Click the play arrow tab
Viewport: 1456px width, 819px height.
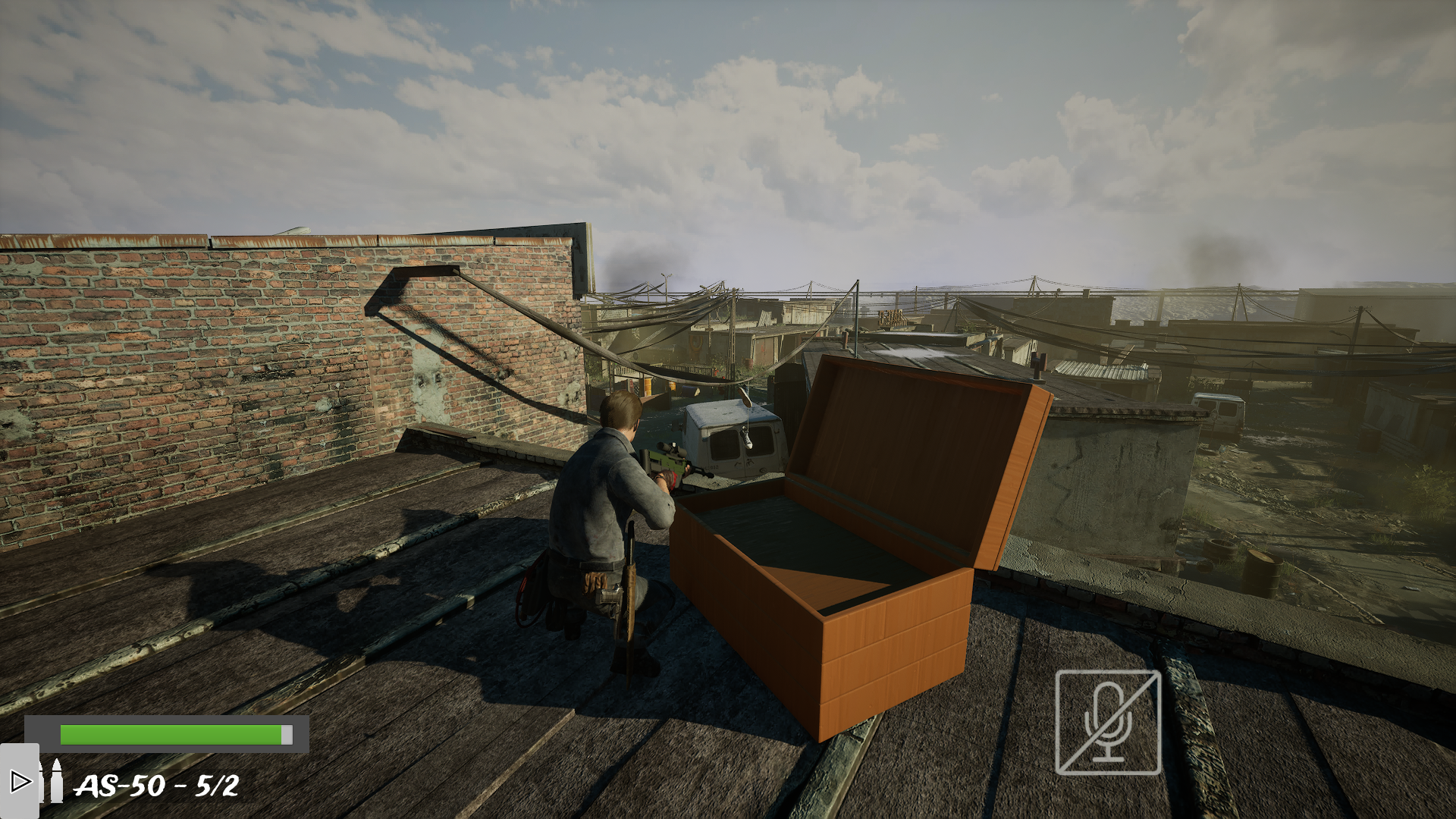(x=19, y=780)
